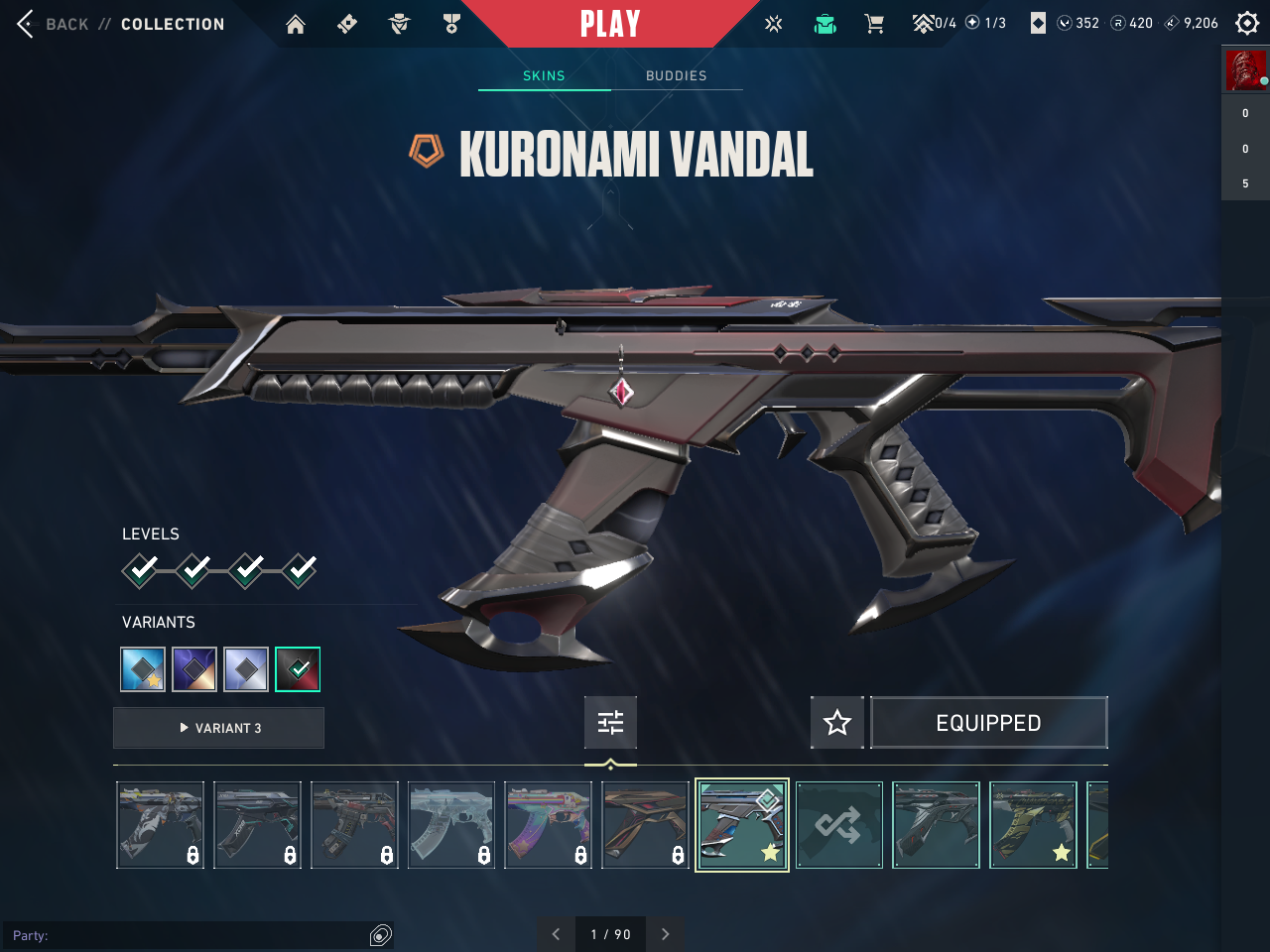Screen dimensions: 1270x952
Task: Play the Variant 3 preview video
Action: click(219, 728)
